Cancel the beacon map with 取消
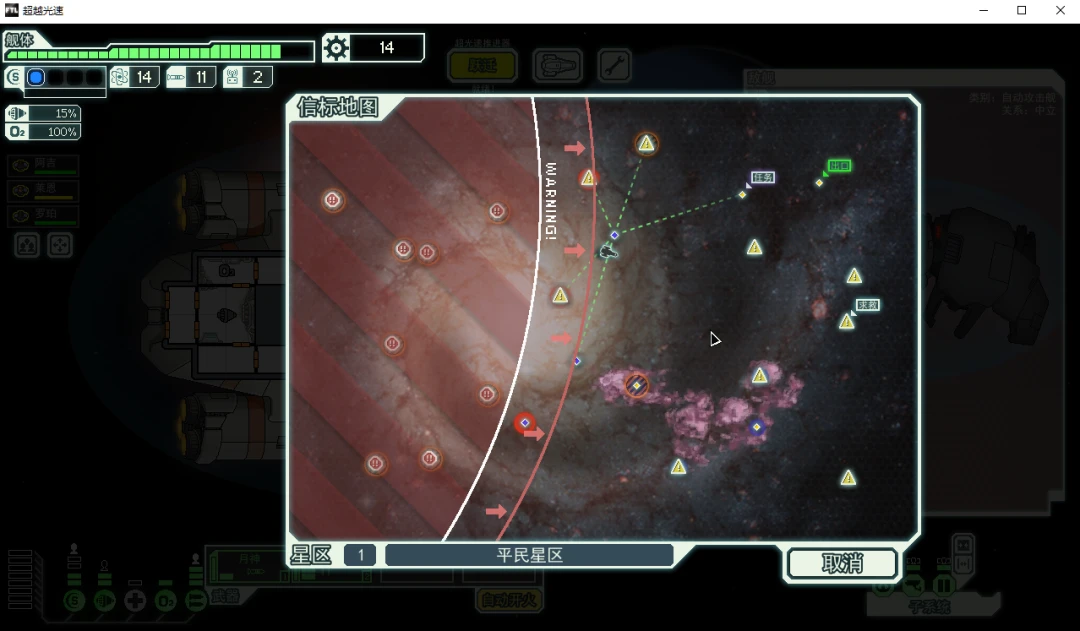 tap(842, 563)
